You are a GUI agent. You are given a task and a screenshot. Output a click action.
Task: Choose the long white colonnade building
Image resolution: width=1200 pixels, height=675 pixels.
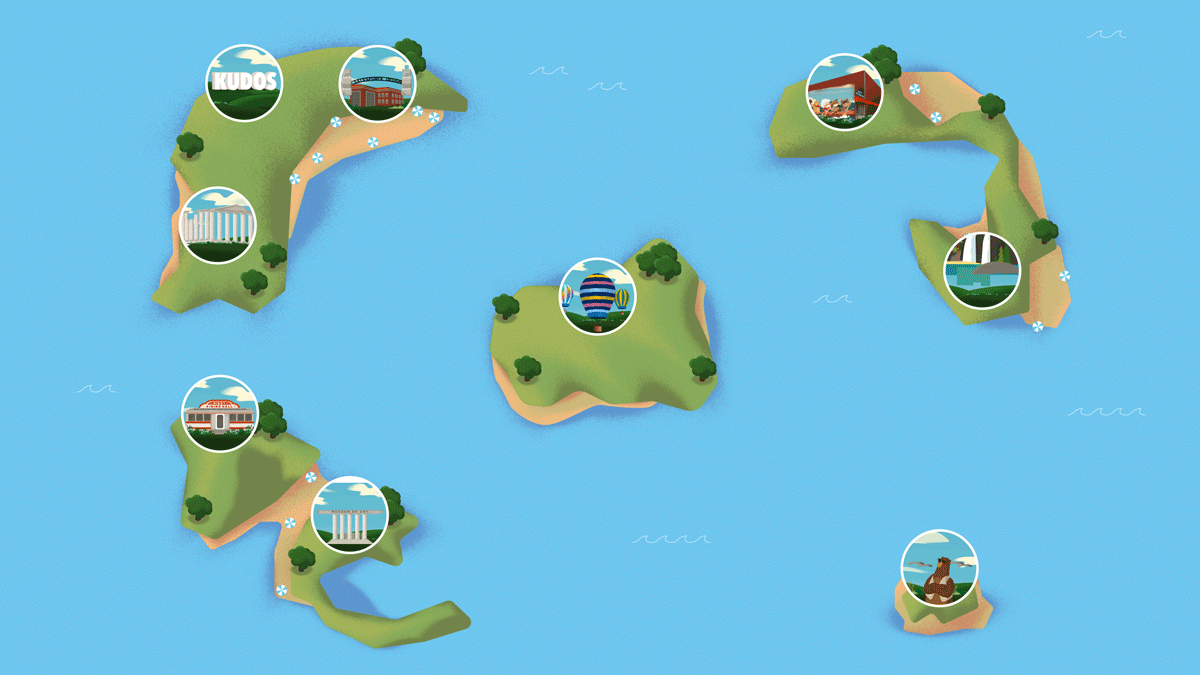[x=218, y=225]
